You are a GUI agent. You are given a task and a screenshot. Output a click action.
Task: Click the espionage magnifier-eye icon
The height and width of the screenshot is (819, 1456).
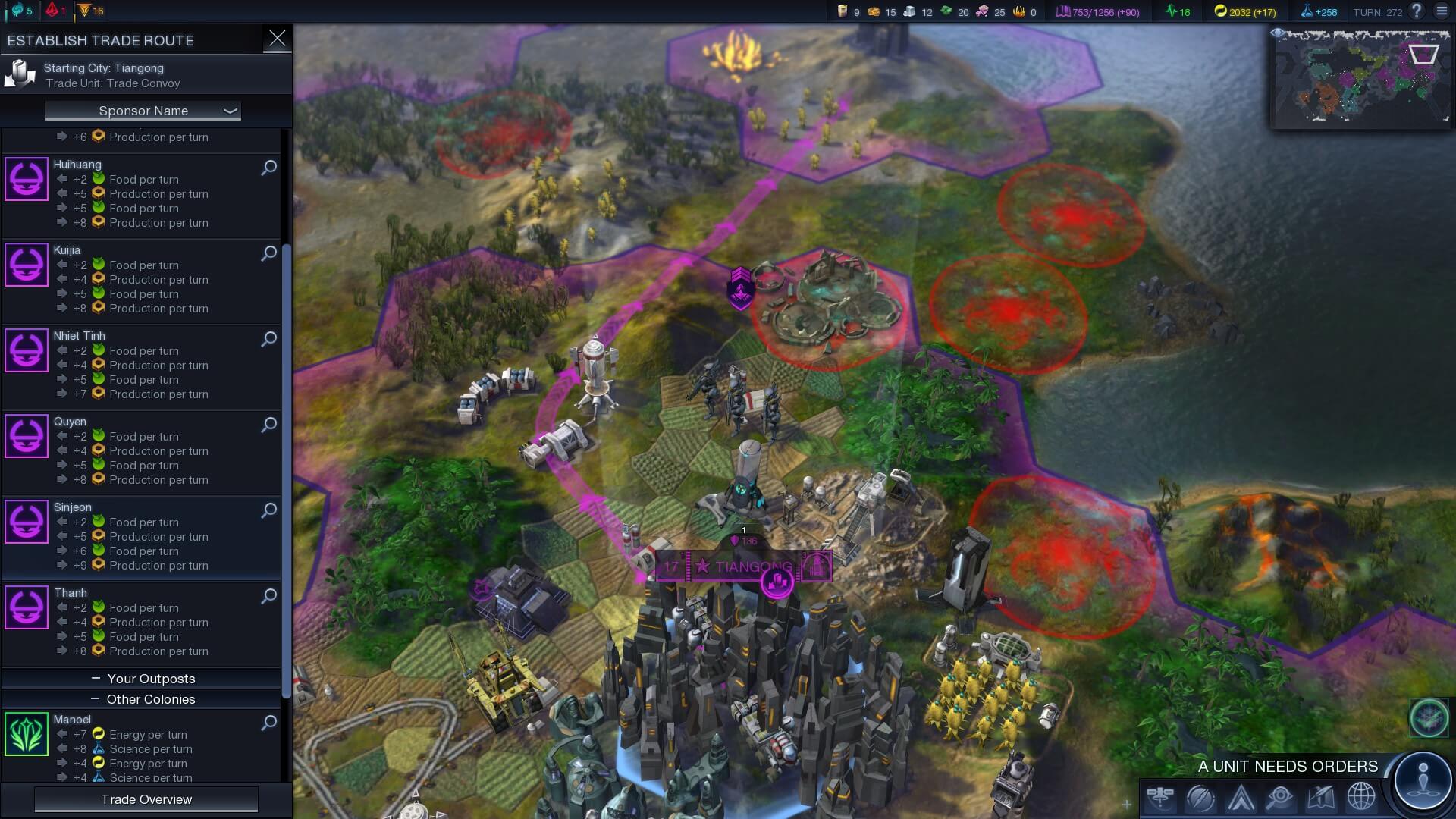coord(1279,797)
